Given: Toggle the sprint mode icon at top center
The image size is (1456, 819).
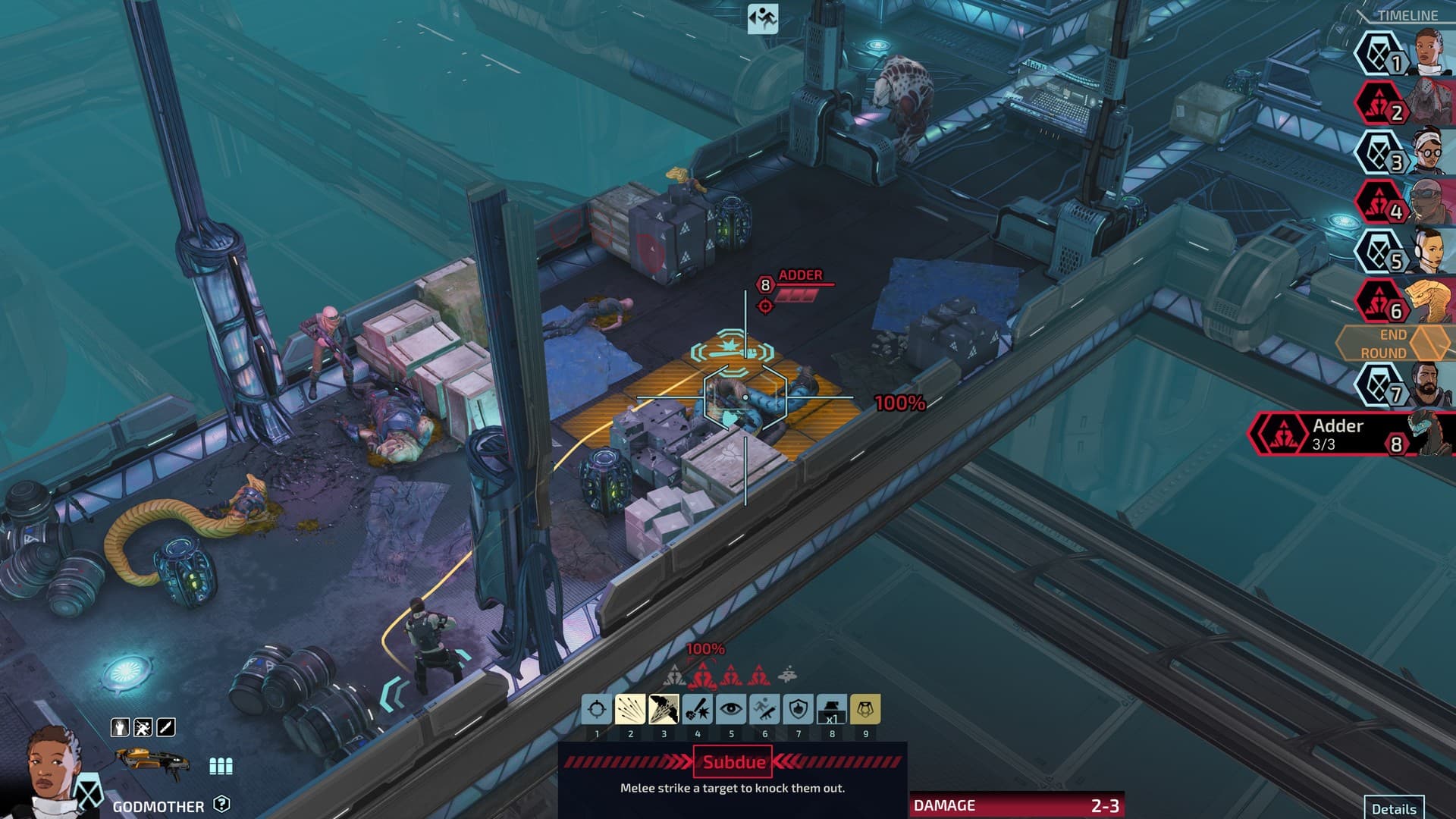Looking at the screenshot, I should [762, 17].
